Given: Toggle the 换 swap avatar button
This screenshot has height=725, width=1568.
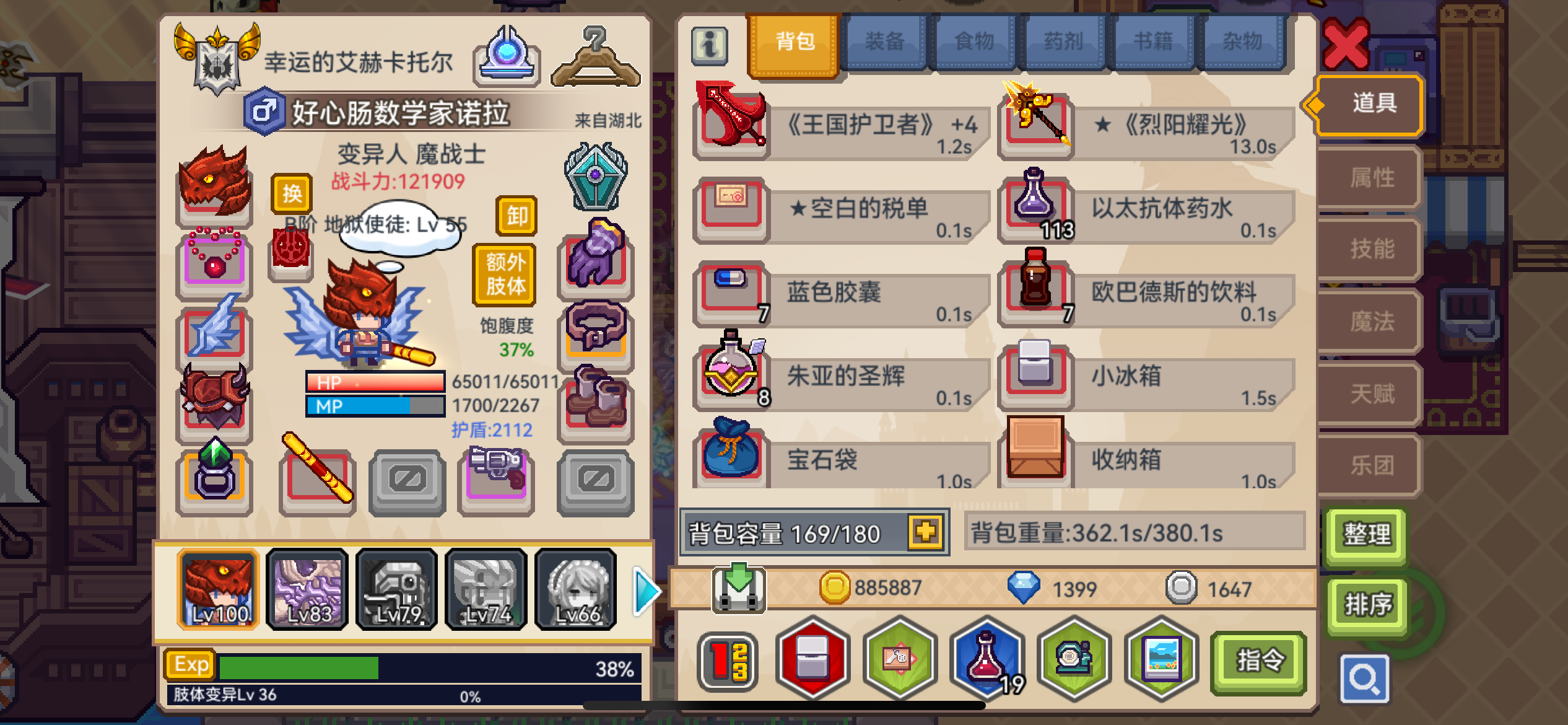Looking at the screenshot, I should click(x=293, y=193).
